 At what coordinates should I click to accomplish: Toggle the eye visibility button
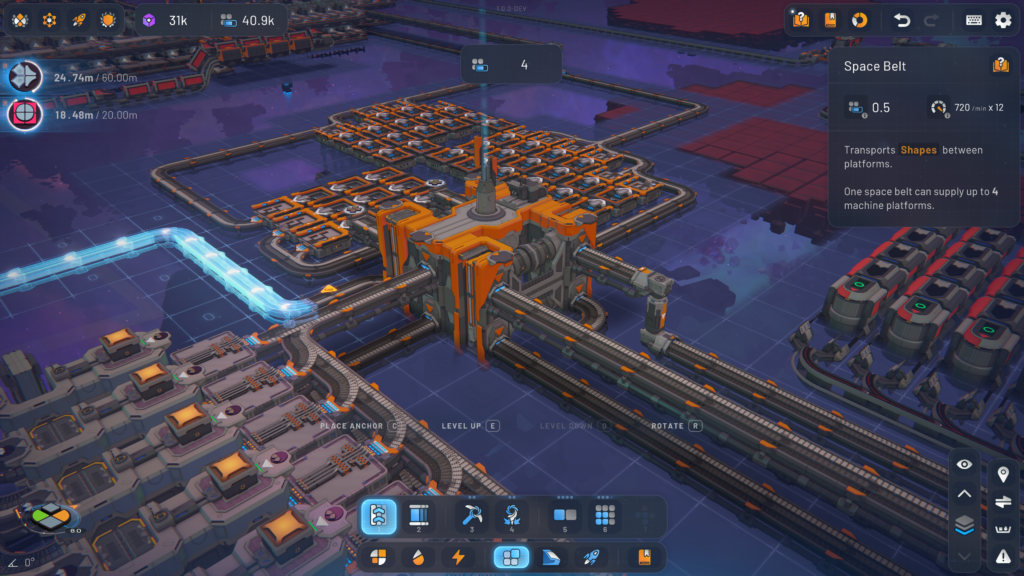coord(964,464)
